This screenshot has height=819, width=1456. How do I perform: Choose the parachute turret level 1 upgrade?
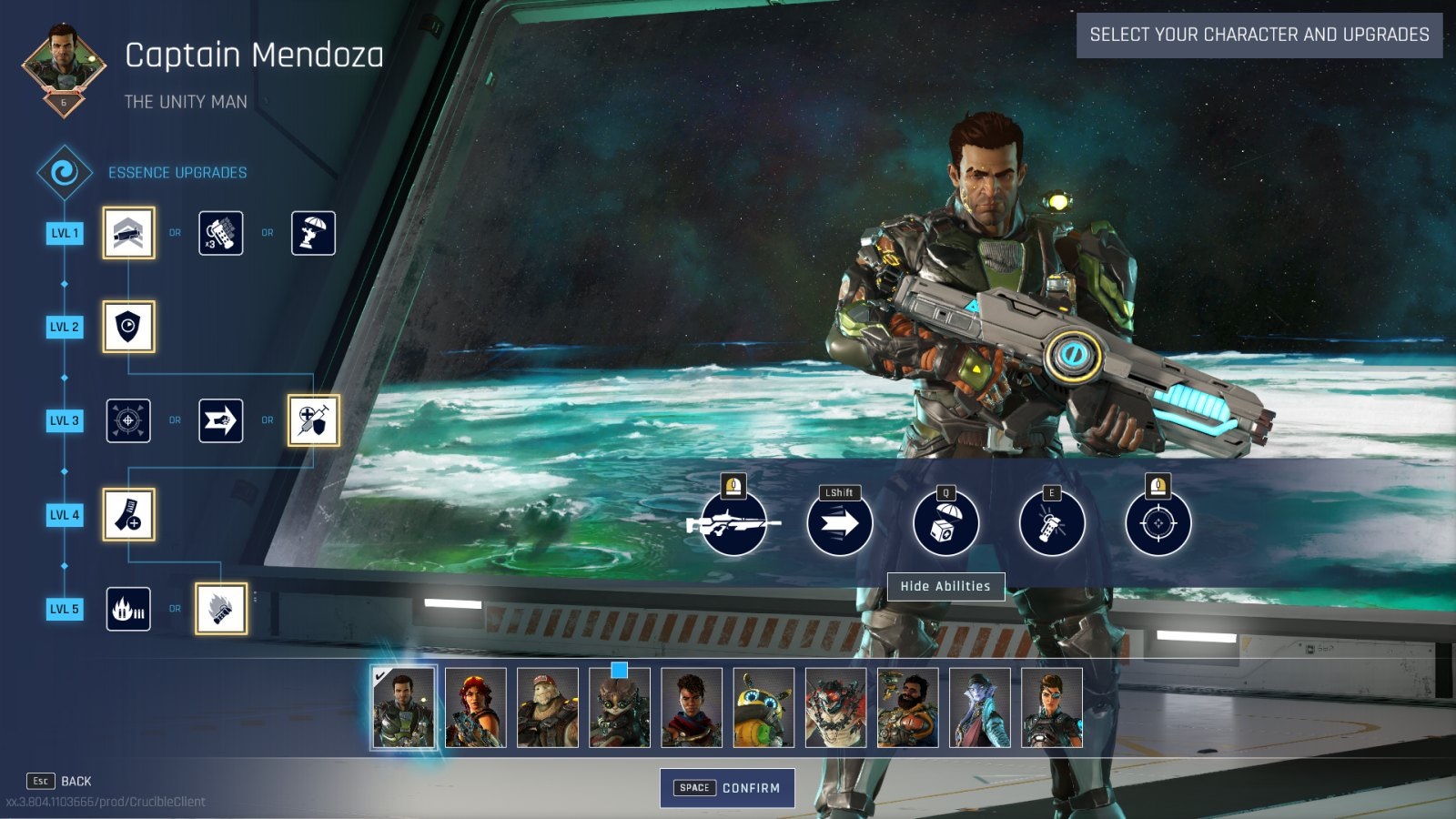[x=313, y=233]
